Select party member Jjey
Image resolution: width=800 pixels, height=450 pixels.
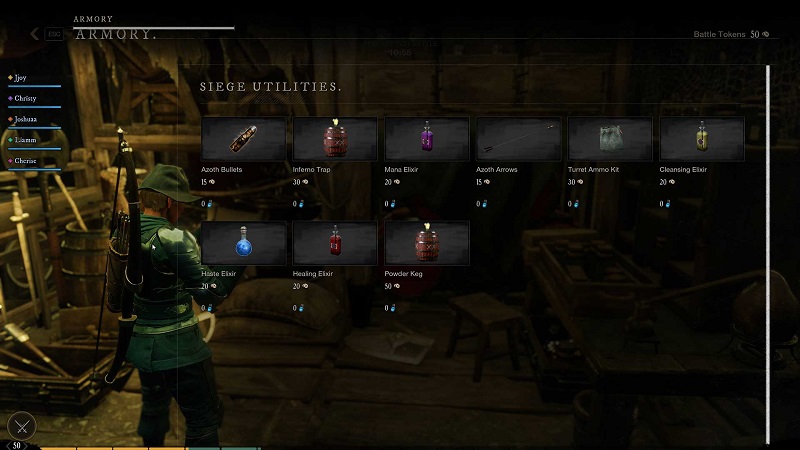click(x=22, y=77)
